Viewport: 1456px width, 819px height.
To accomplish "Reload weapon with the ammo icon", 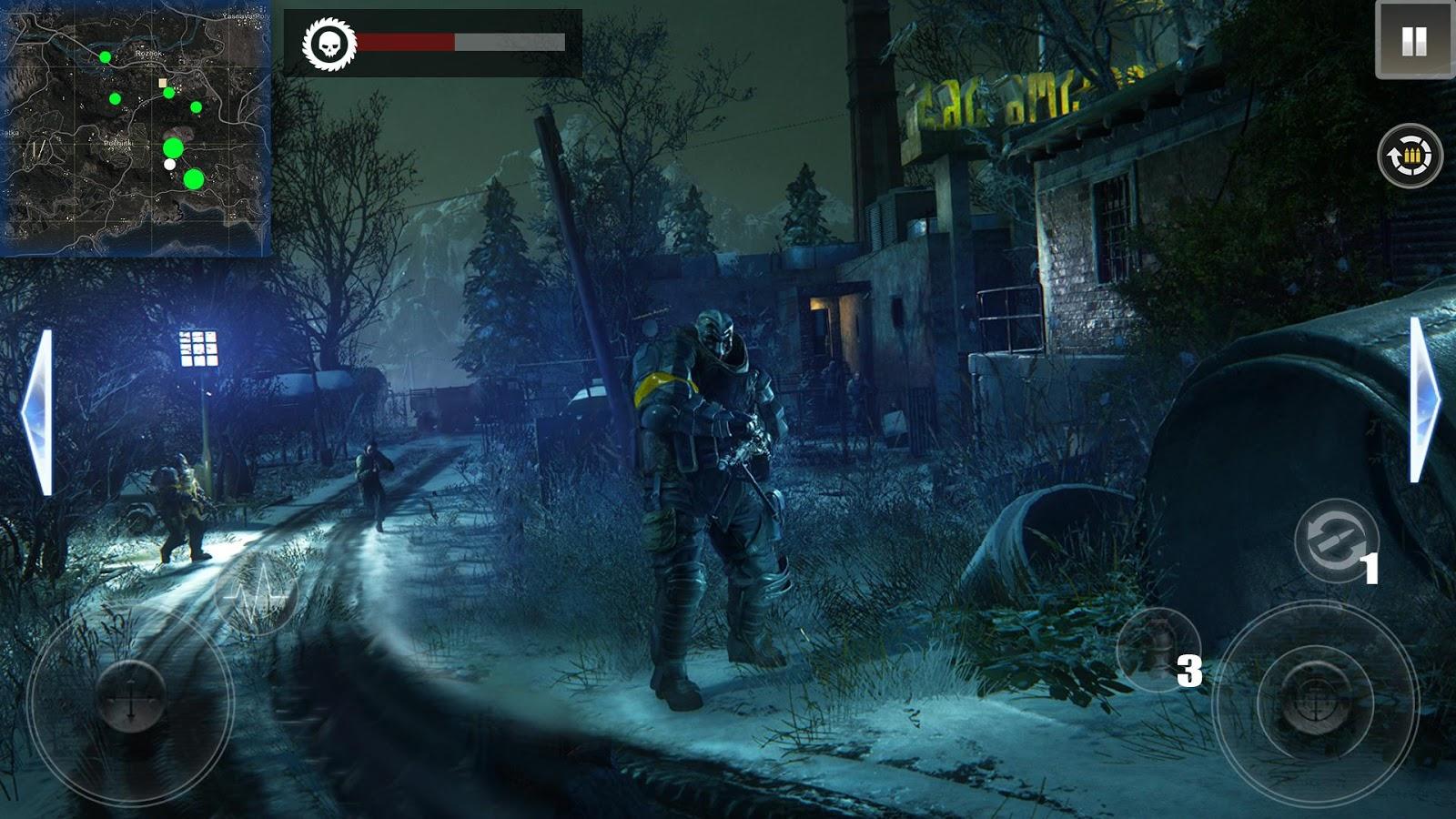I will click(1410, 157).
